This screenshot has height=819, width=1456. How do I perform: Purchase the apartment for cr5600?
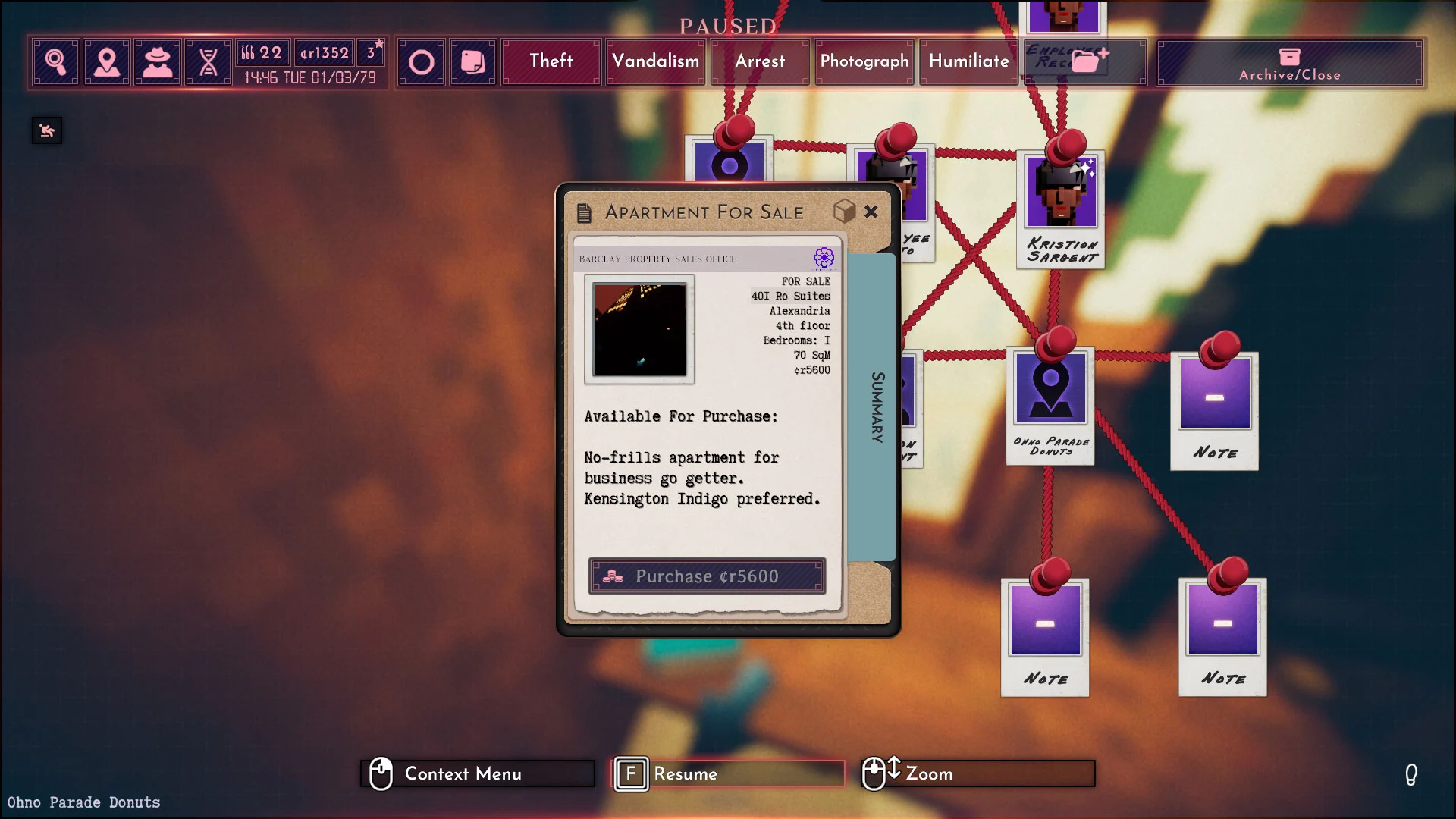(x=707, y=576)
